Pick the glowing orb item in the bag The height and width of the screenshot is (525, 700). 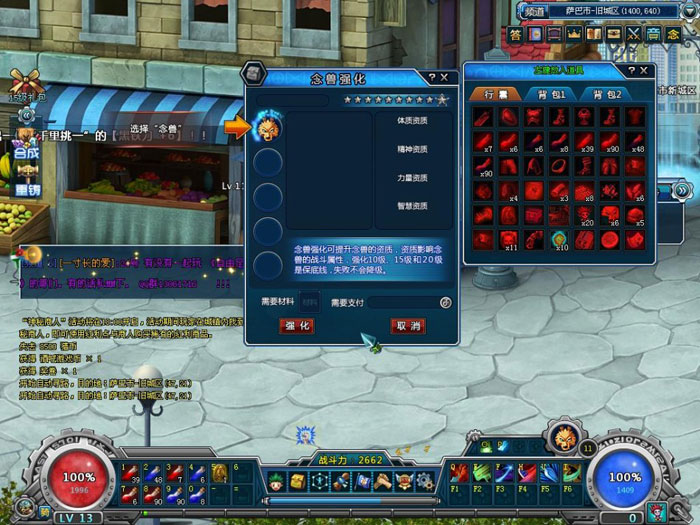click(x=559, y=239)
